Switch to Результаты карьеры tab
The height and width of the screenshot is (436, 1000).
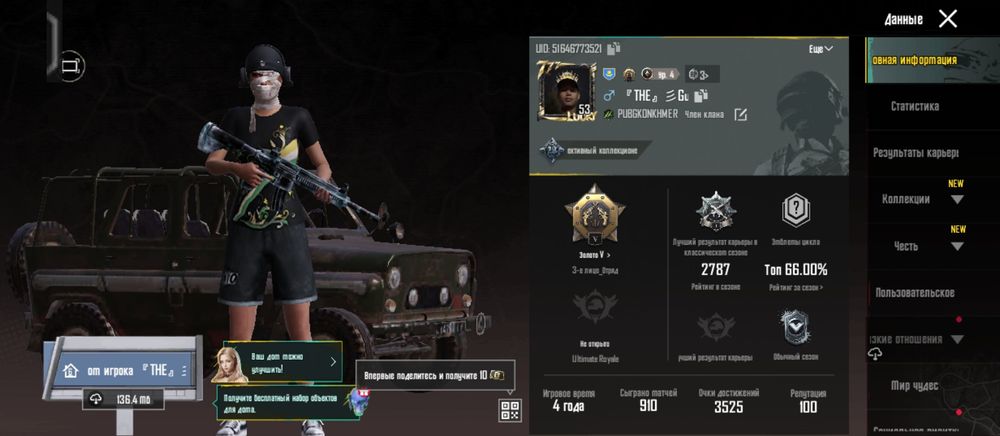click(914, 153)
